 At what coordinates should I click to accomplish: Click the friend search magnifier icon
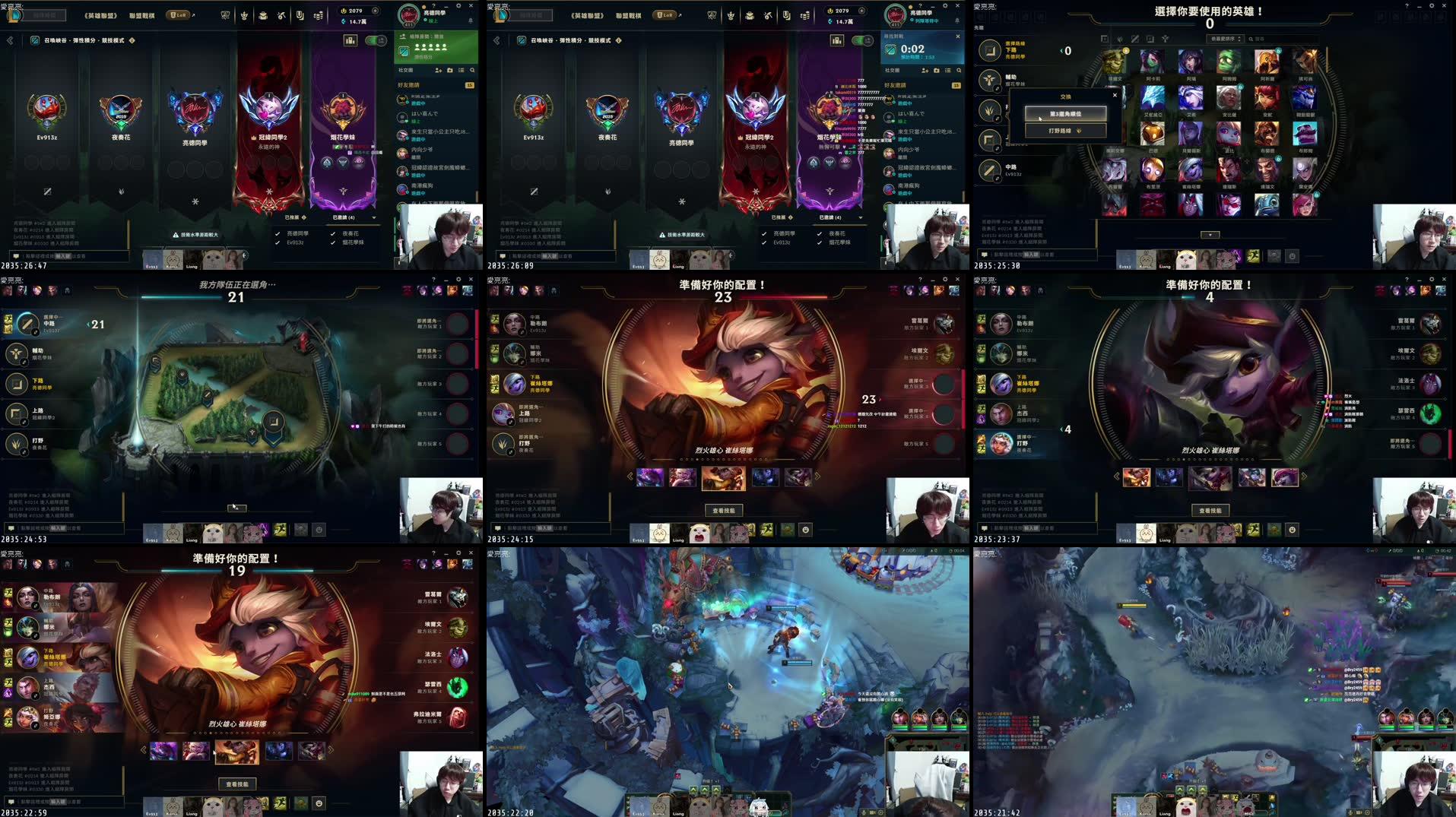472,71
